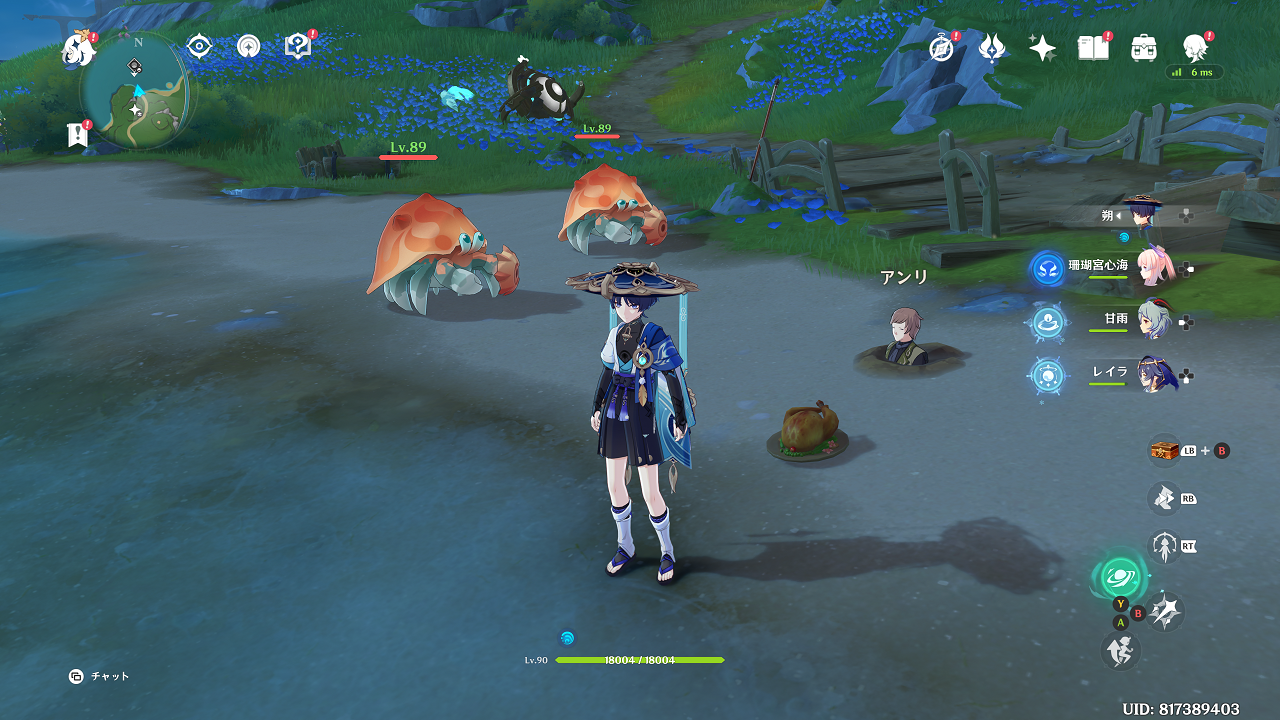Use the treasure chest gadget icon

[x=1164, y=450]
